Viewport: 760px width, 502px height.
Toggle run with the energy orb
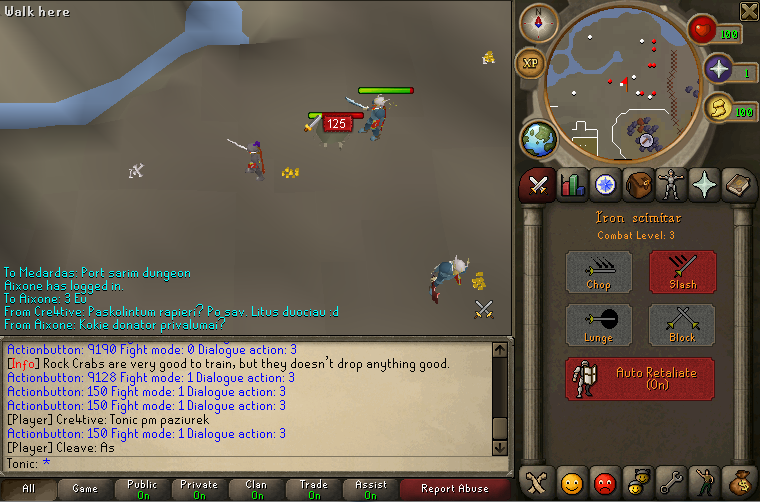(717, 110)
